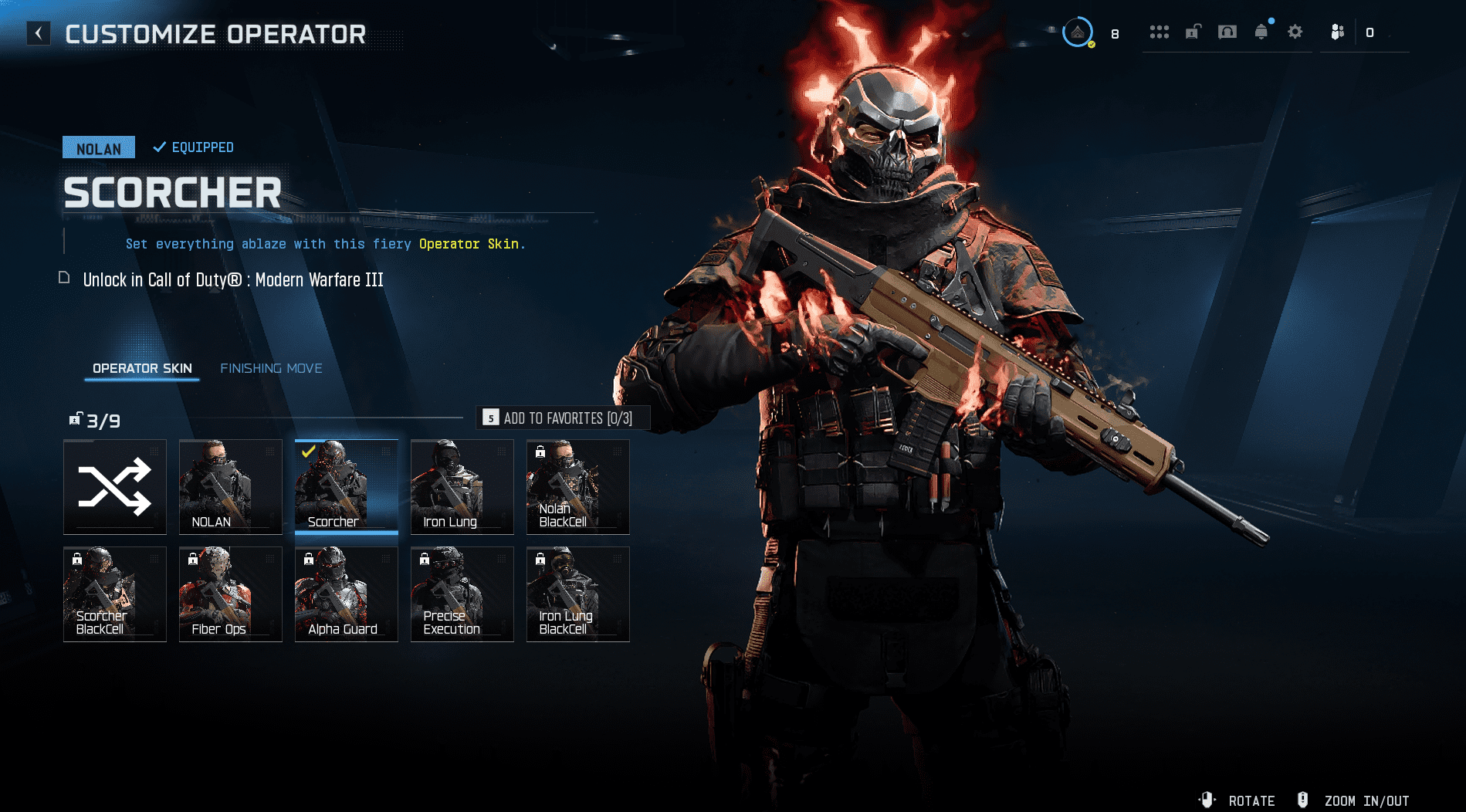The image size is (1466, 812).
Task: Open the player rank emblem
Action: tap(1078, 32)
